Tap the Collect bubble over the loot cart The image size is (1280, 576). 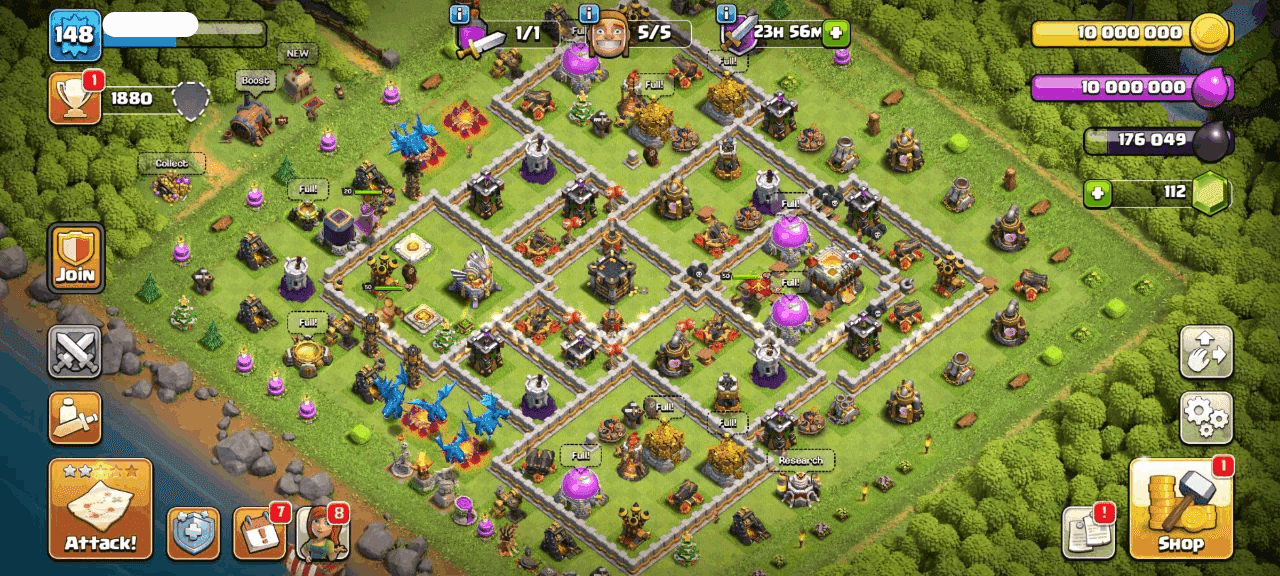click(x=171, y=163)
